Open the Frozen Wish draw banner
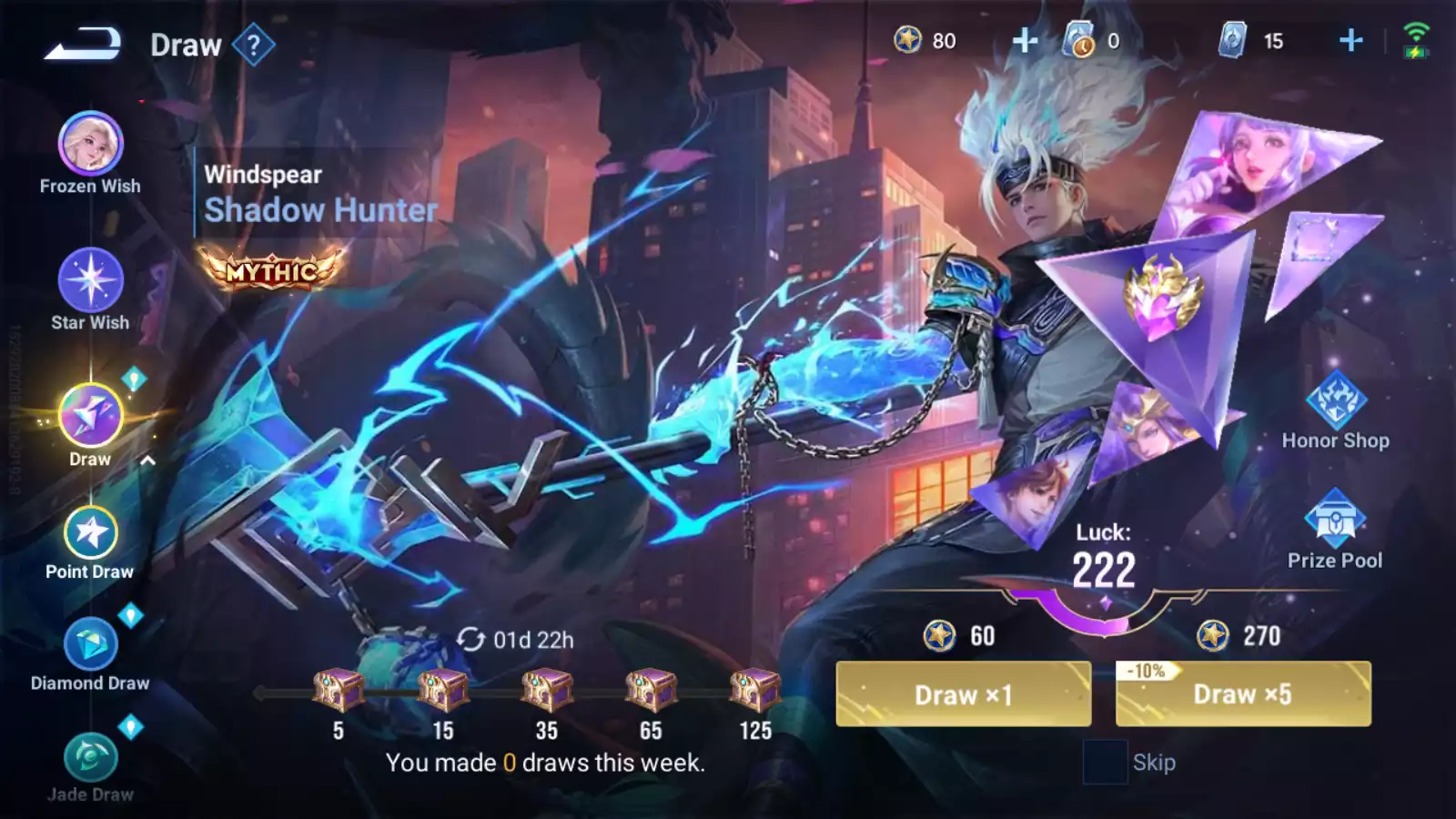 [88, 146]
